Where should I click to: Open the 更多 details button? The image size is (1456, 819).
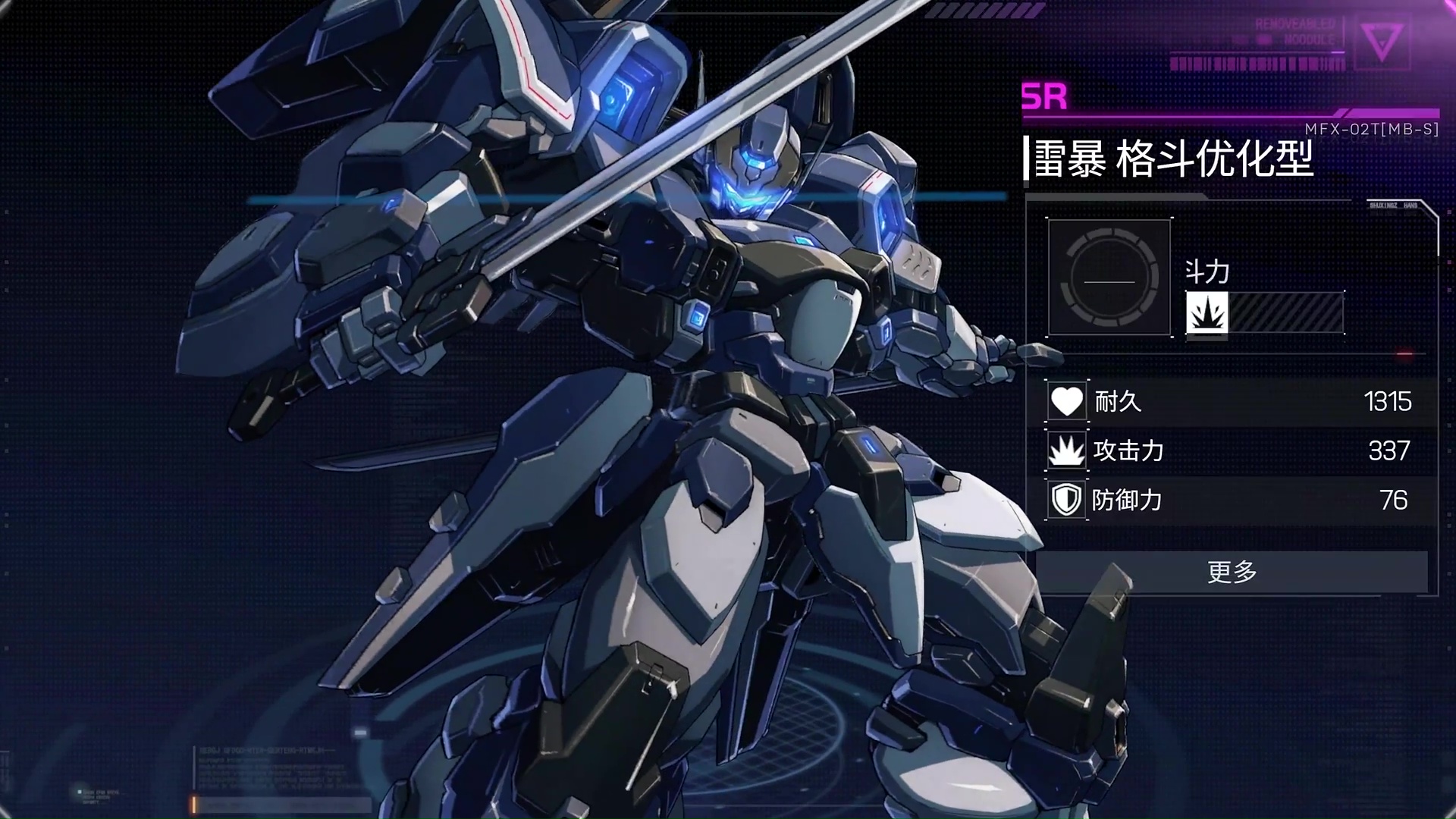tap(1232, 572)
